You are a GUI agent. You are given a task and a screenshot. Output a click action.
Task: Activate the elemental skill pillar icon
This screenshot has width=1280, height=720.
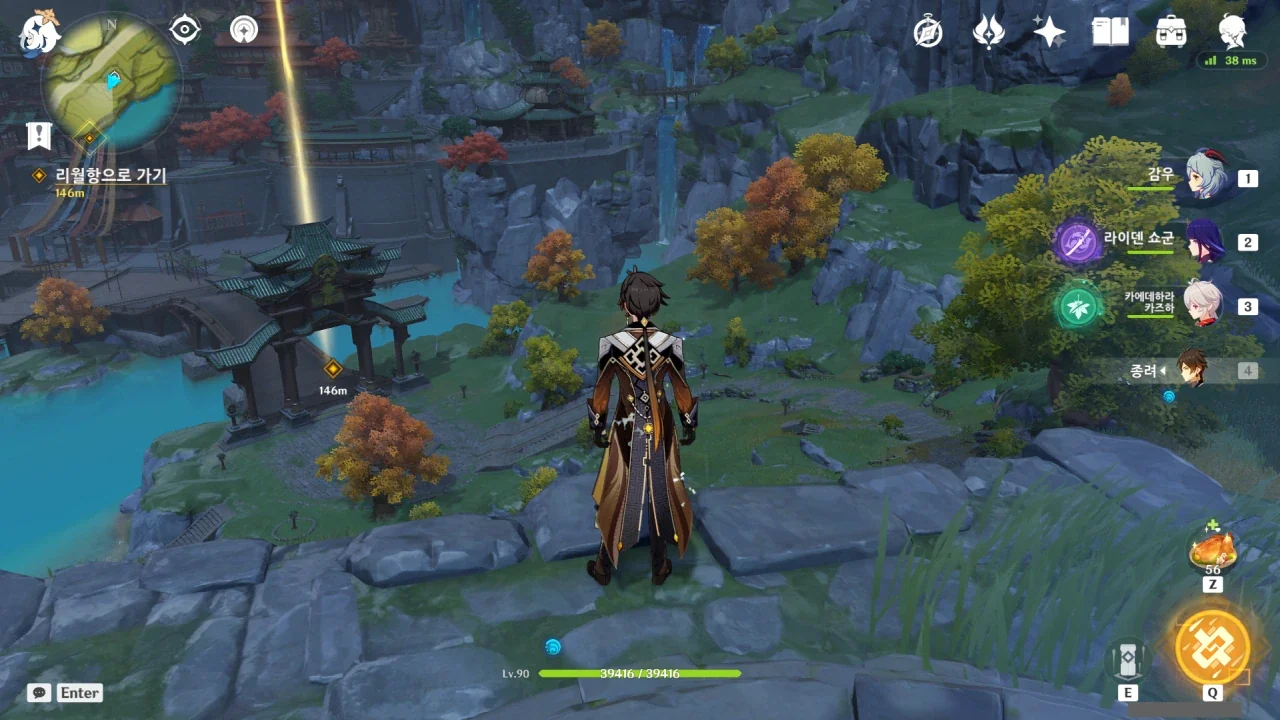1127,658
